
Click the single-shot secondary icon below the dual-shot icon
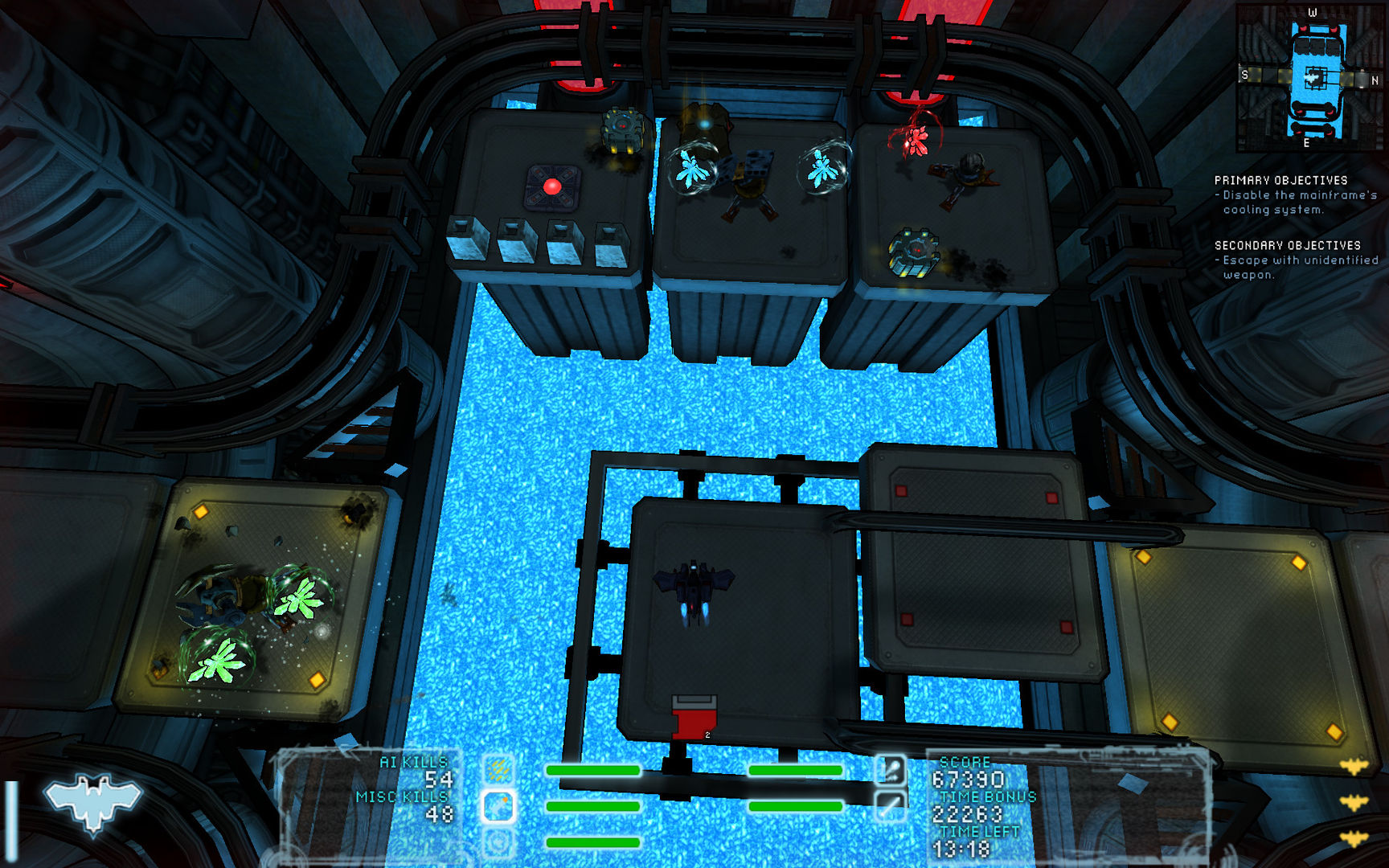point(891,808)
